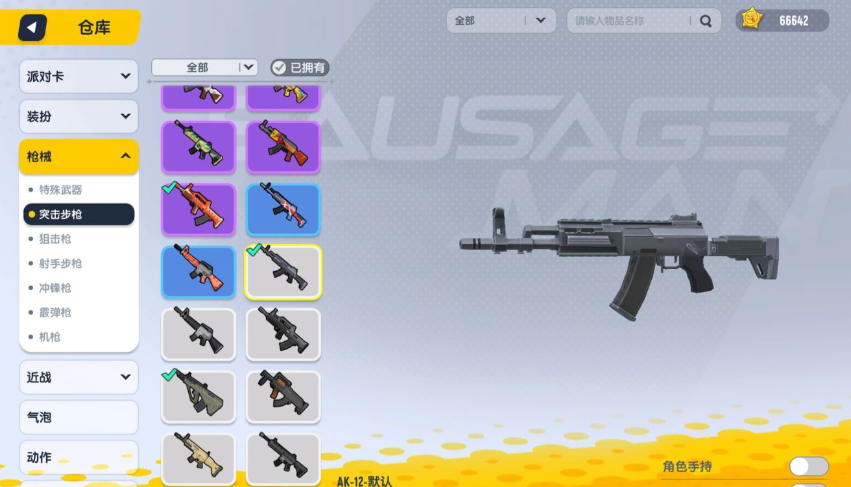Expand the 装扮 category
851x487 pixels.
click(x=78, y=117)
